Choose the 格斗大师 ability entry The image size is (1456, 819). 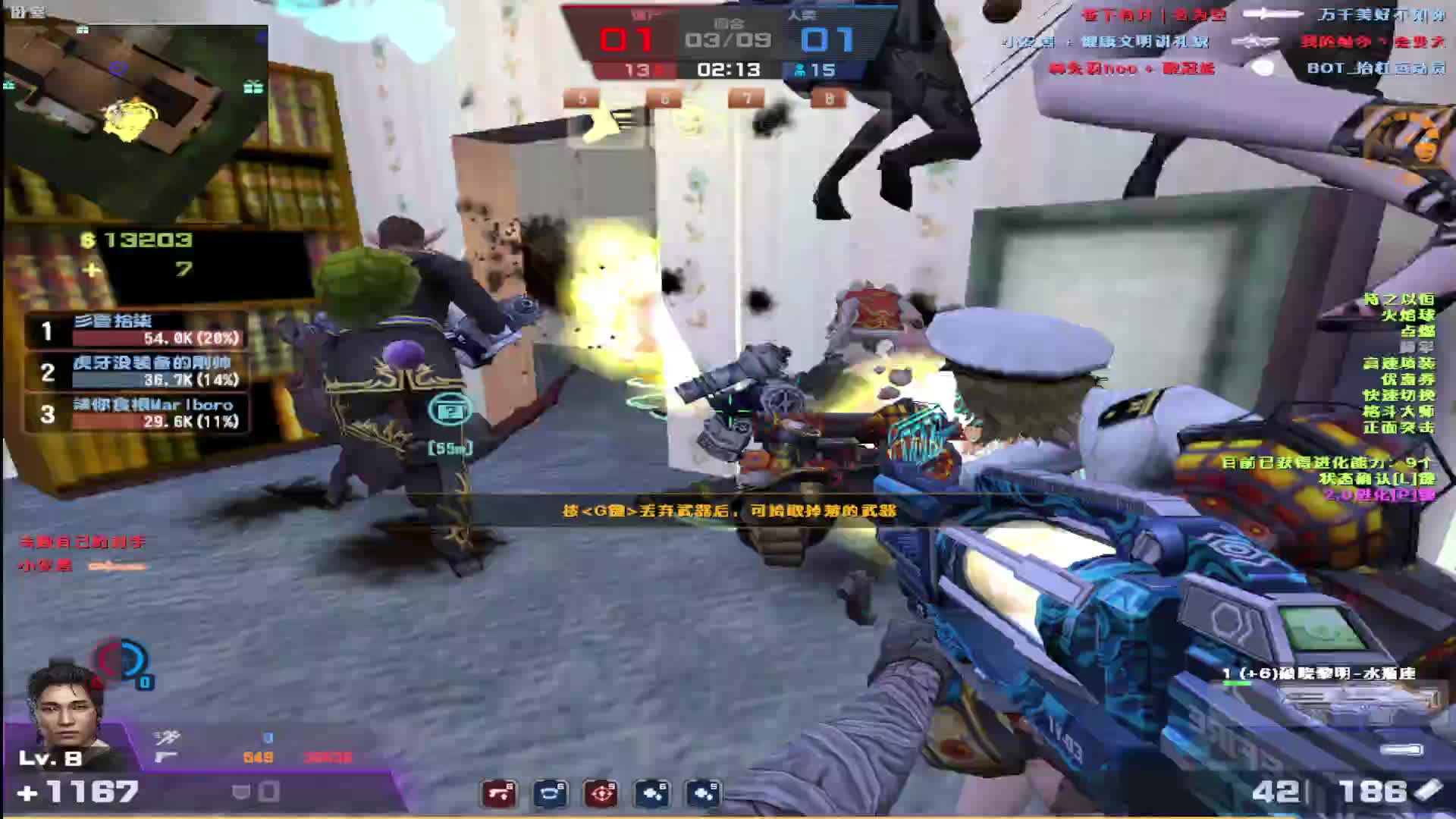pos(1399,411)
